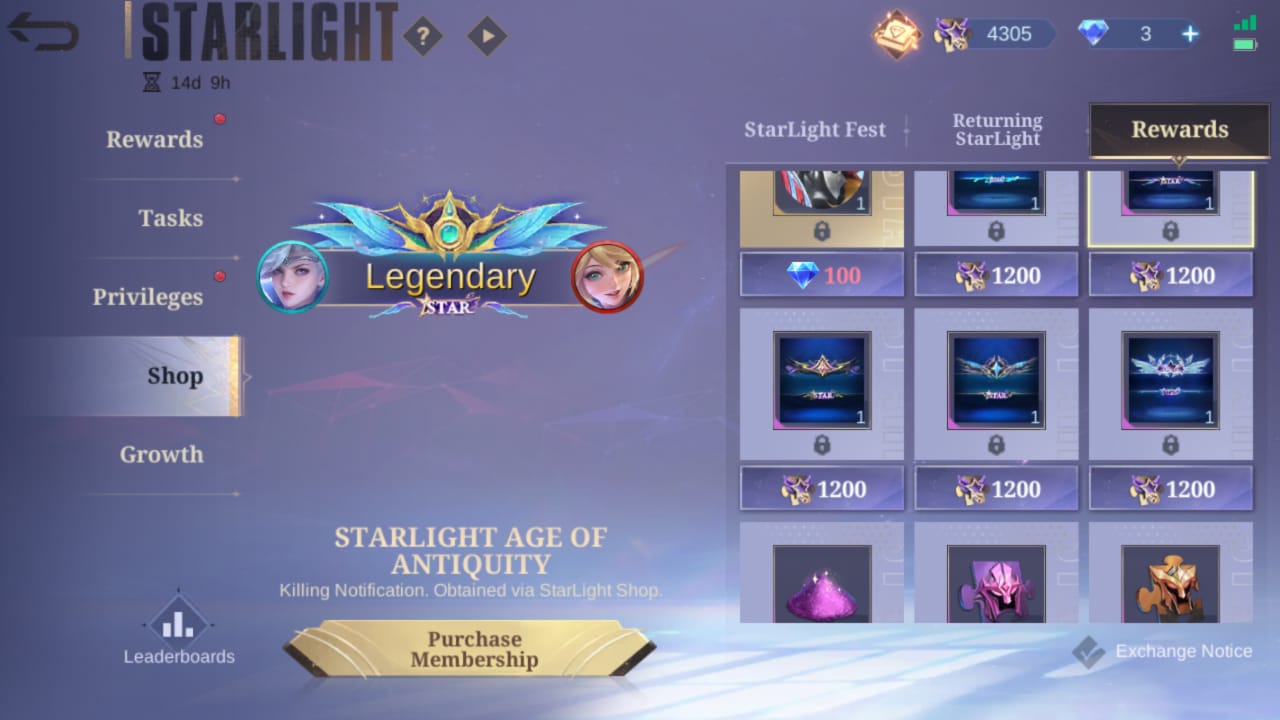Image resolution: width=1280 pixels, height=720 pixels.
Task: Tap the plus to buy more diamonds
Action: pos(1189,33)
